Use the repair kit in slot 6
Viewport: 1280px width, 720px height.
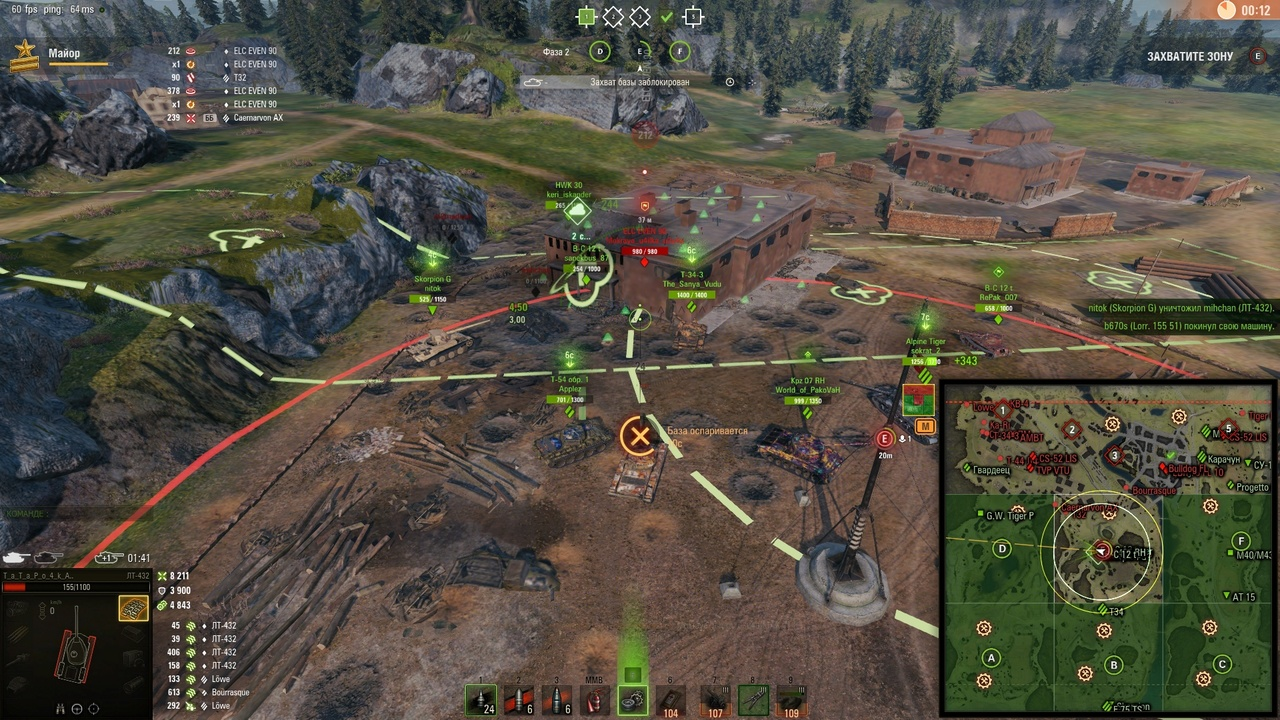coord(670,700)
